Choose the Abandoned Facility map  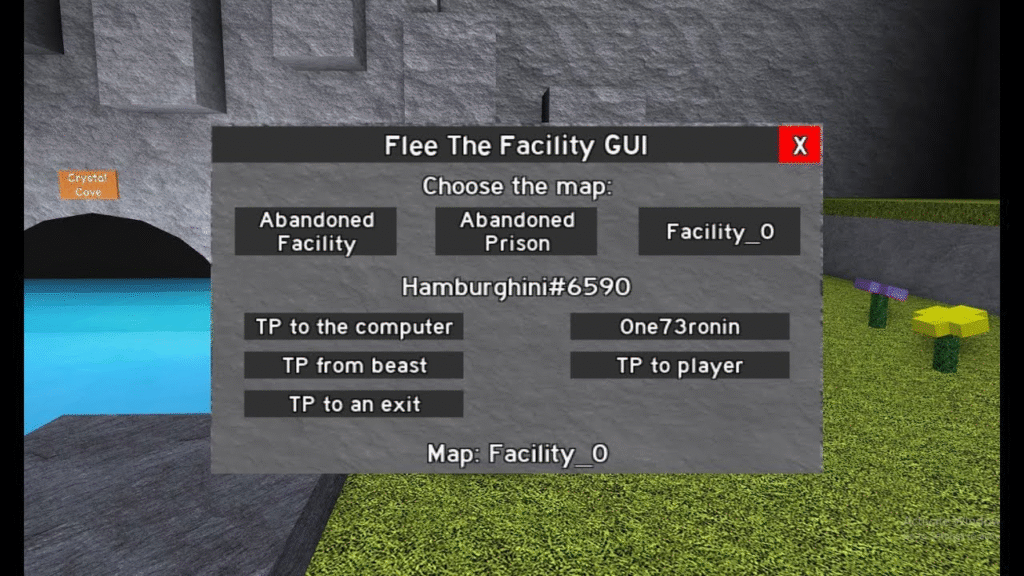316,231
